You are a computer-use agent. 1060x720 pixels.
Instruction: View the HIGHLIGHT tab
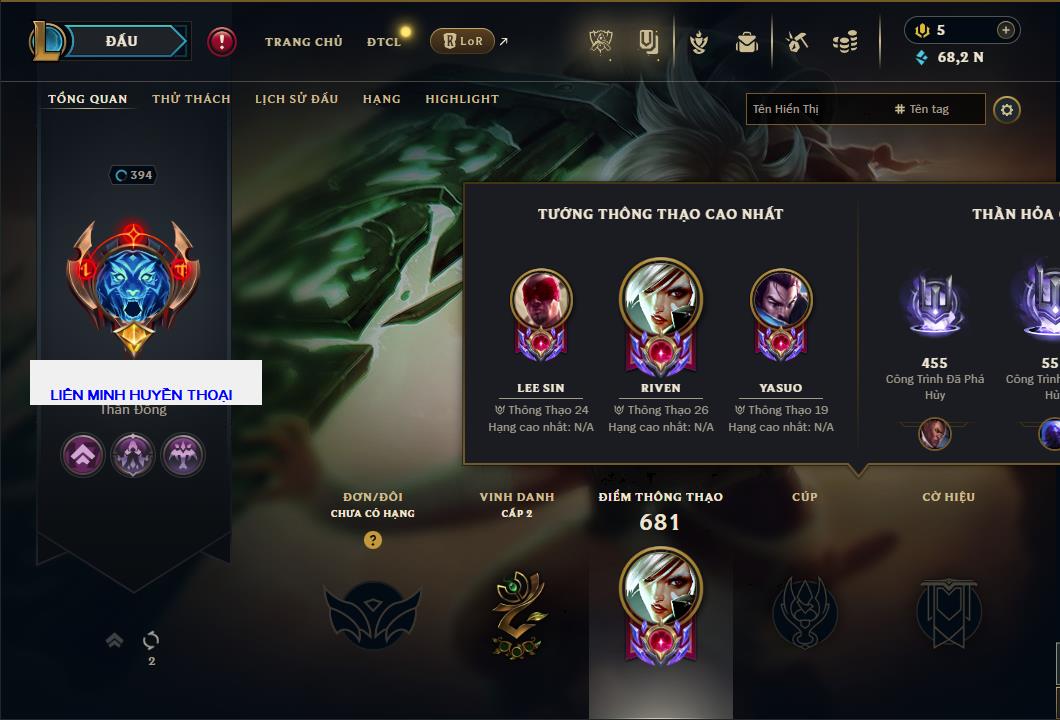pos(462,99)
